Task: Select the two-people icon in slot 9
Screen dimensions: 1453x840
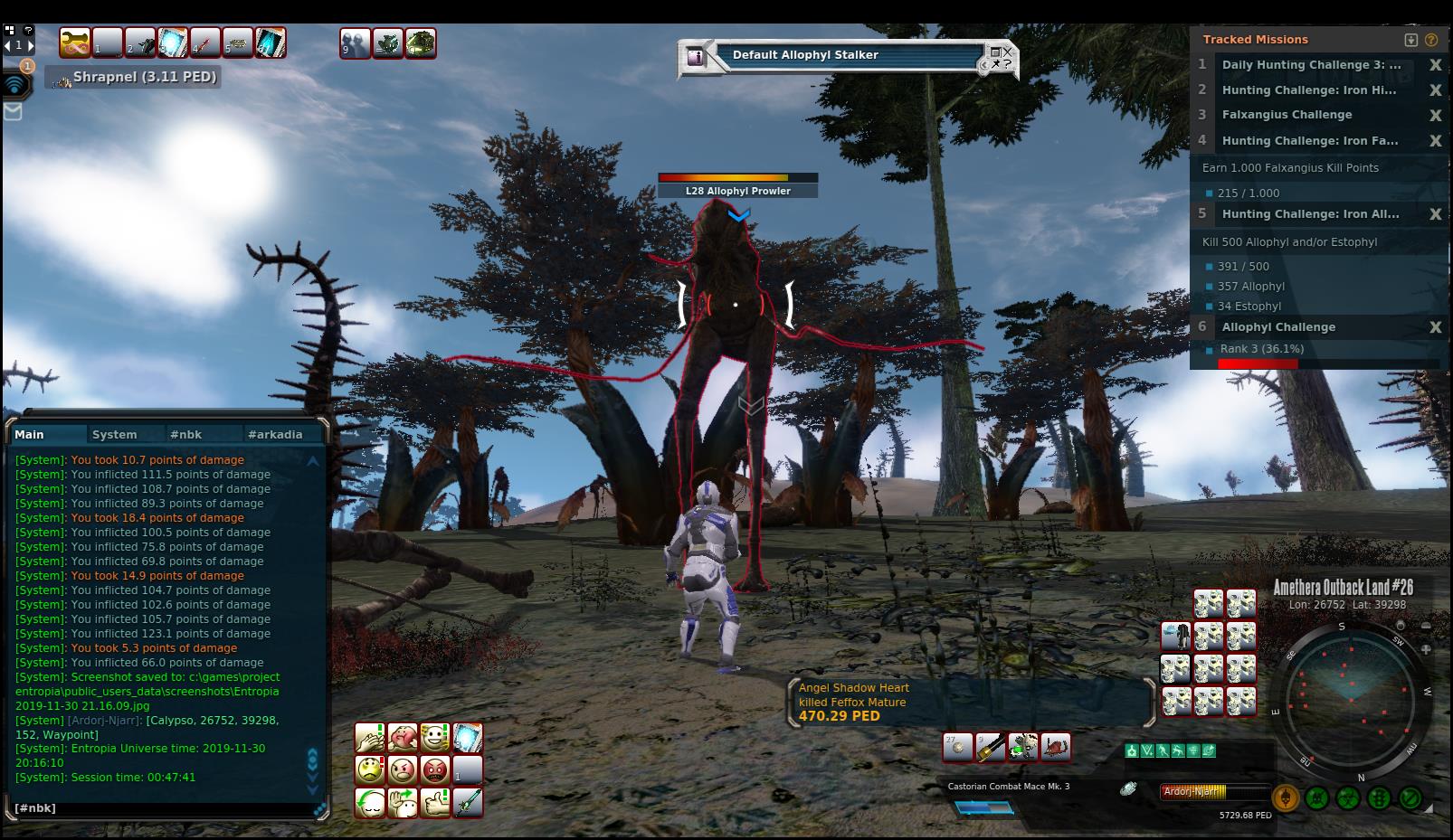Action: coord(355,42)
